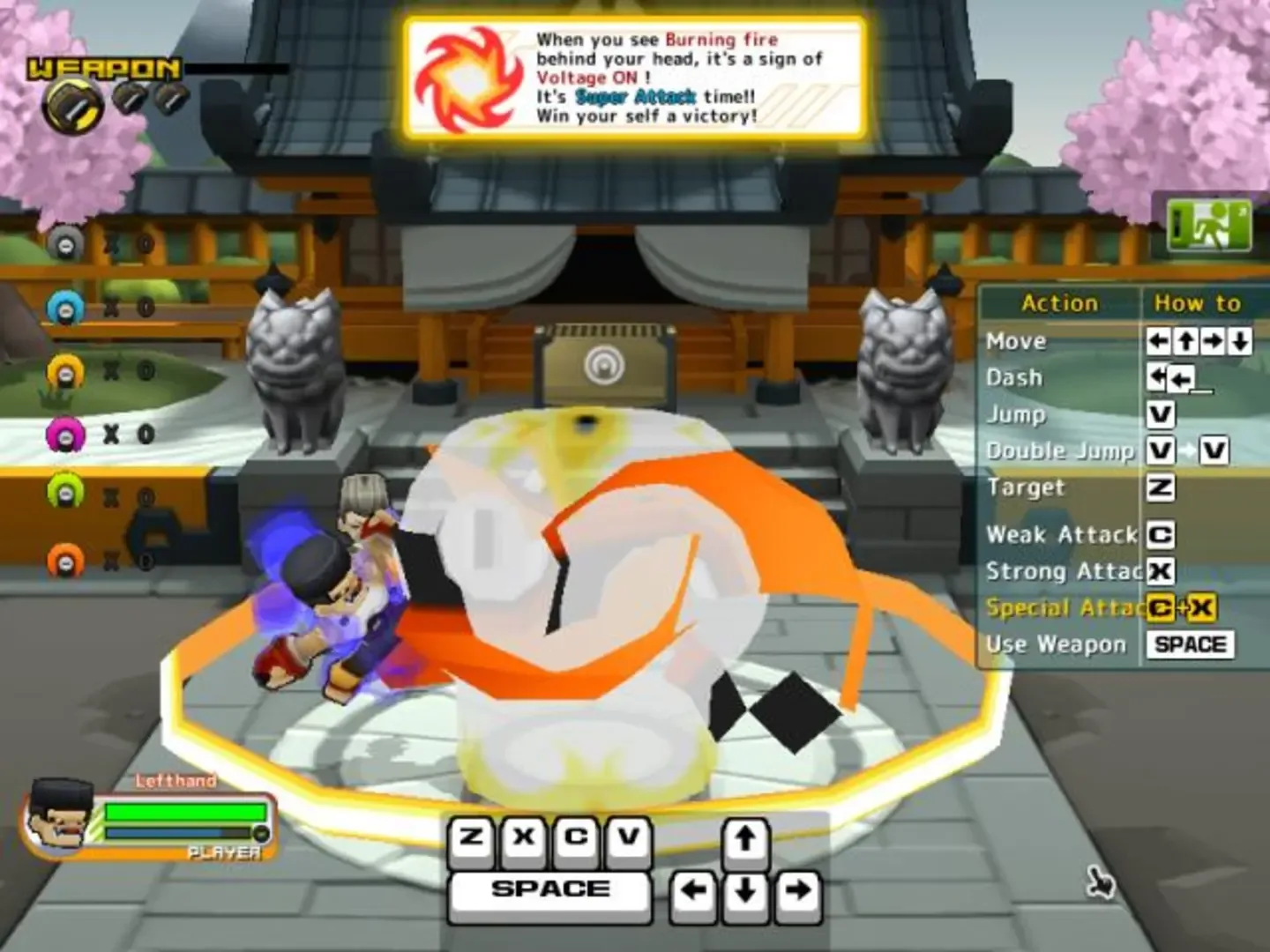Click the Z key icon beside Target
Viewport: 1270px width, 952px height.
coord(1162,488)
